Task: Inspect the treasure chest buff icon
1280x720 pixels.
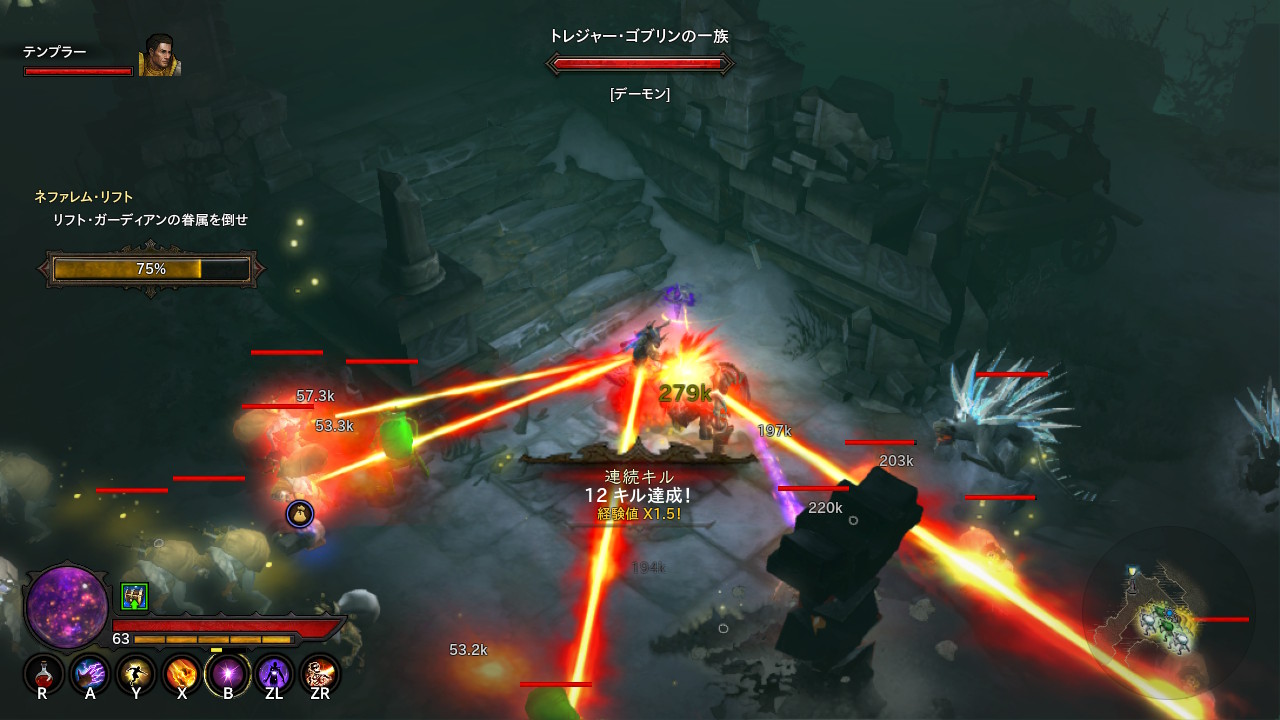Action: coord(134,596)
